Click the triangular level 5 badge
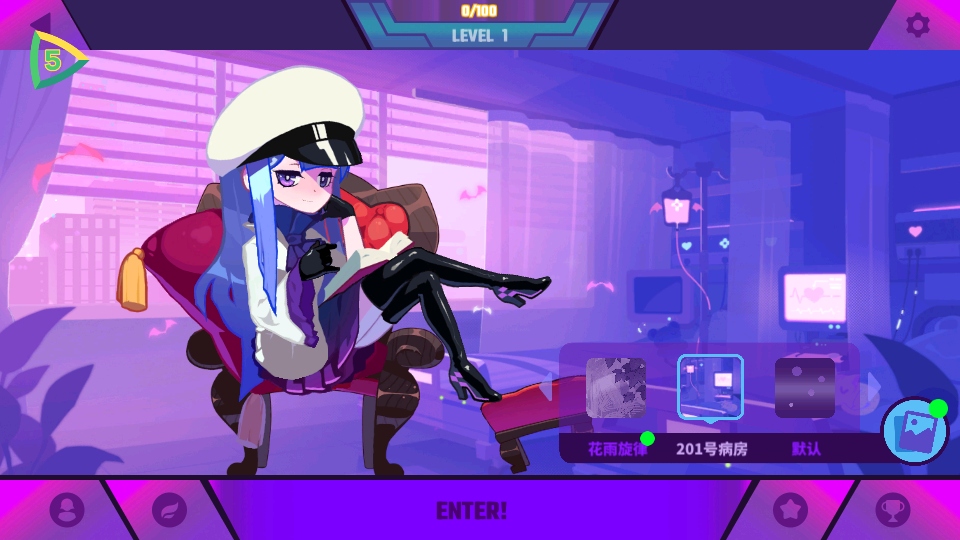Viewport: 960px width, 540px height. point(55,60)
